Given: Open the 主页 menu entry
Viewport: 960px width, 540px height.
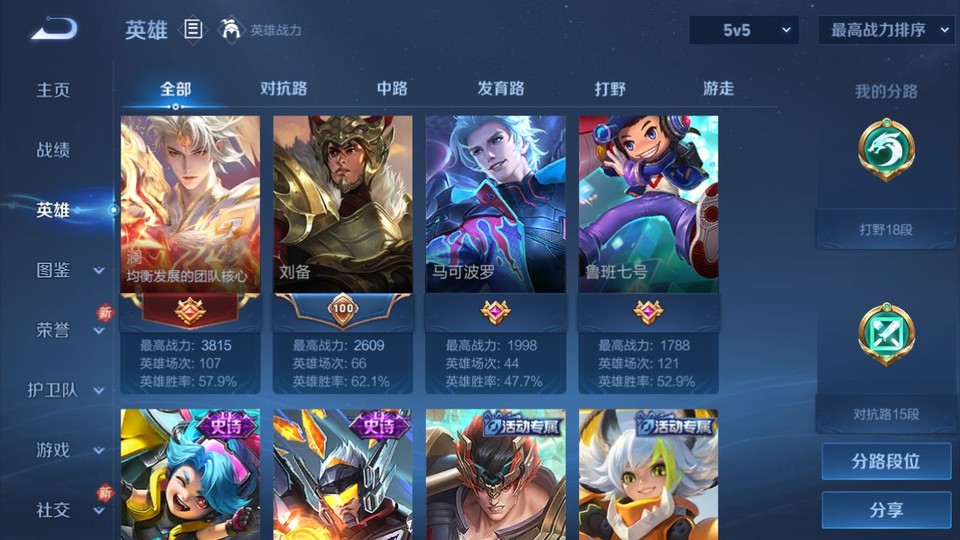Looking at the screenshot, I should click(54, 90).
